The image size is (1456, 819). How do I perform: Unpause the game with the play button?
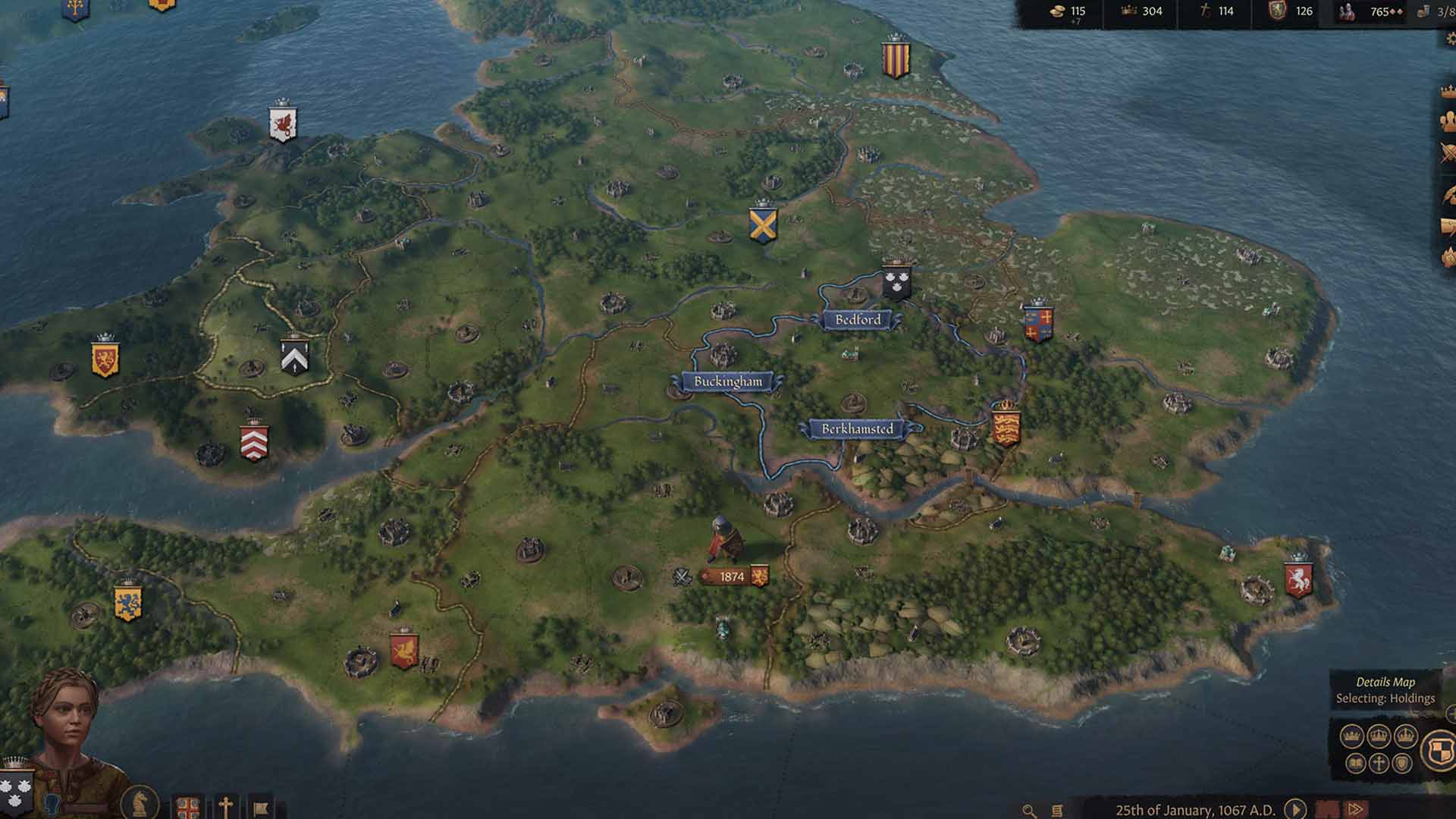tap(1294, 808)
